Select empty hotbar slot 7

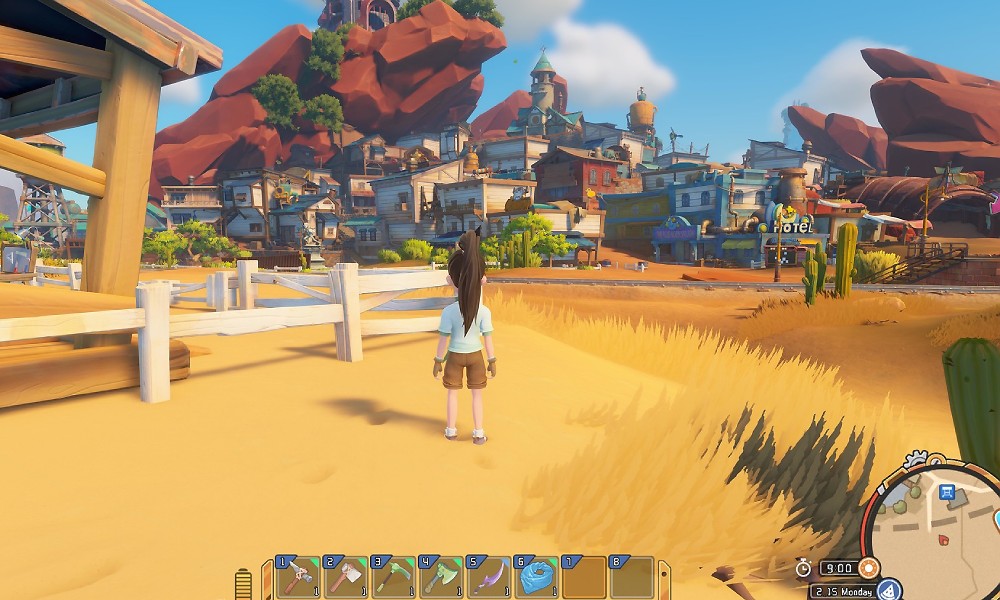pyautogui.click(x=584, y=578)
